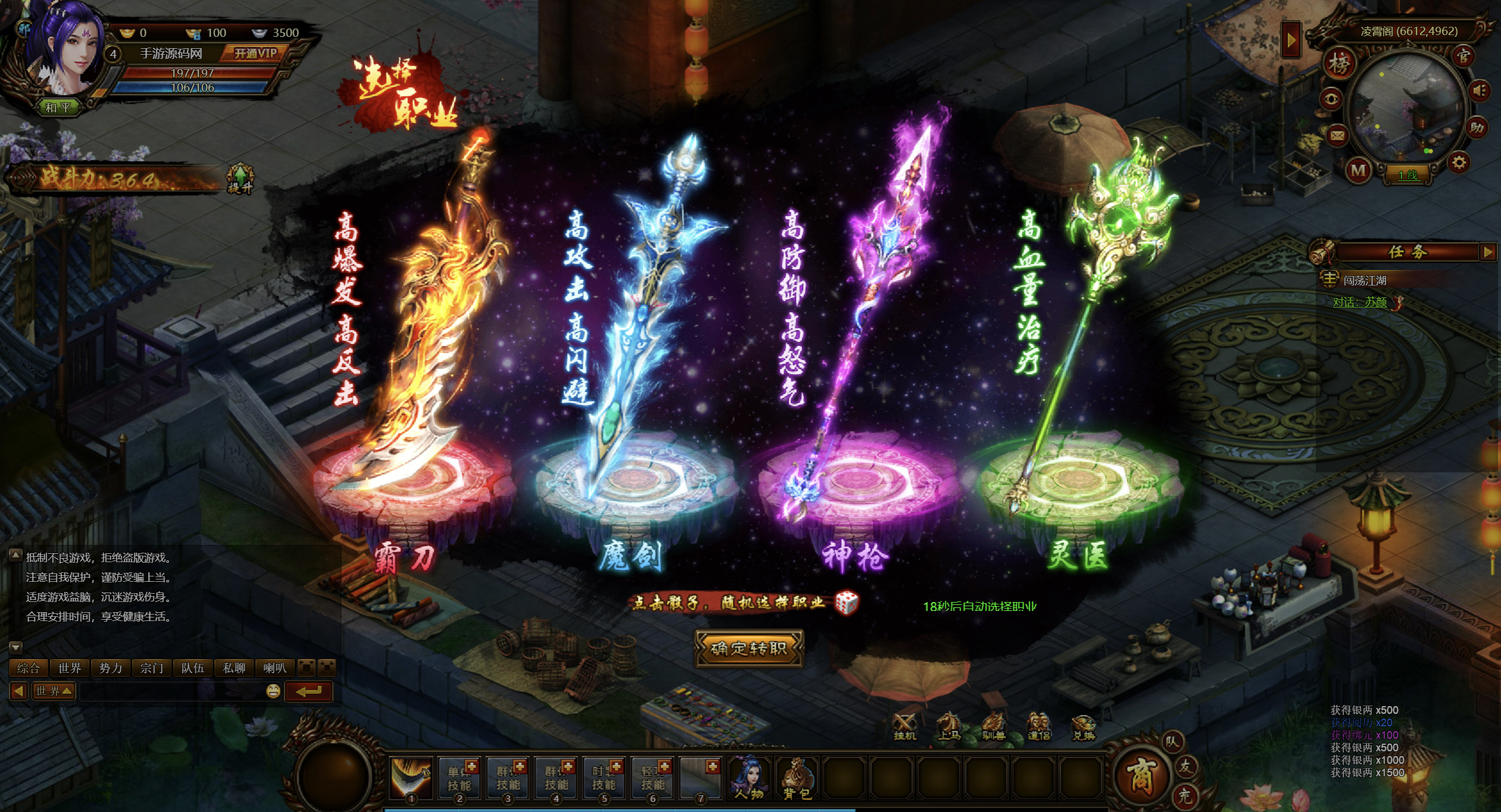Viewport: 1501px width, 812px height.
Task: Open the 榜 rankings button
Action: pos(1339,64)
